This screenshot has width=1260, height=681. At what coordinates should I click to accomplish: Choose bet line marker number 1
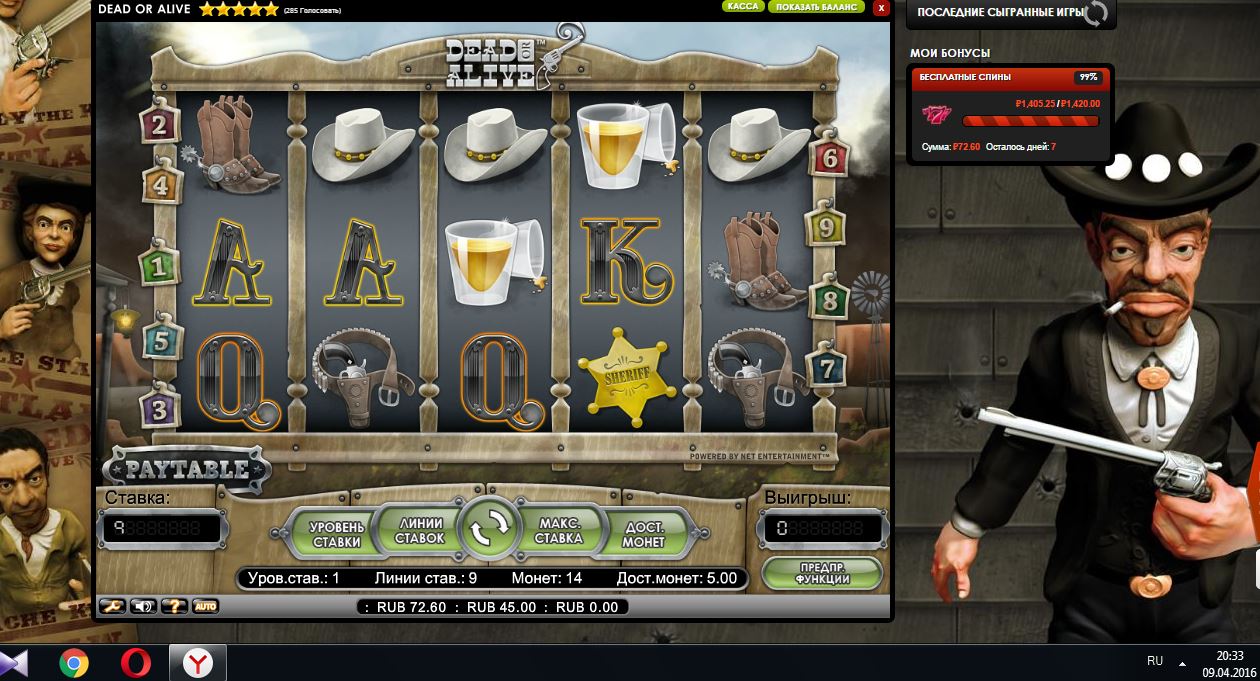point(158,266)
